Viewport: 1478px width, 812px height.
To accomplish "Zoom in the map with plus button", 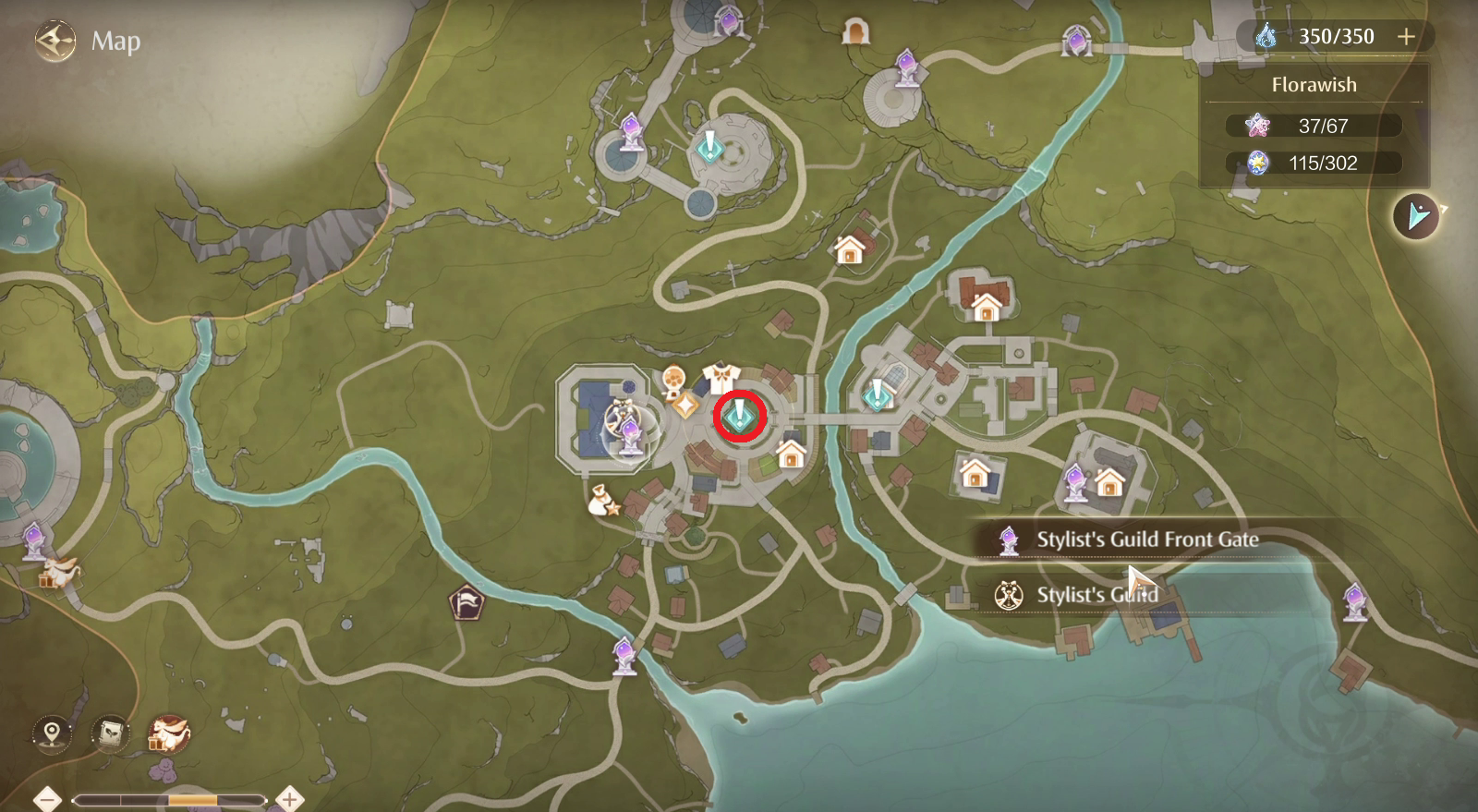I will click(x=290, y=799).
